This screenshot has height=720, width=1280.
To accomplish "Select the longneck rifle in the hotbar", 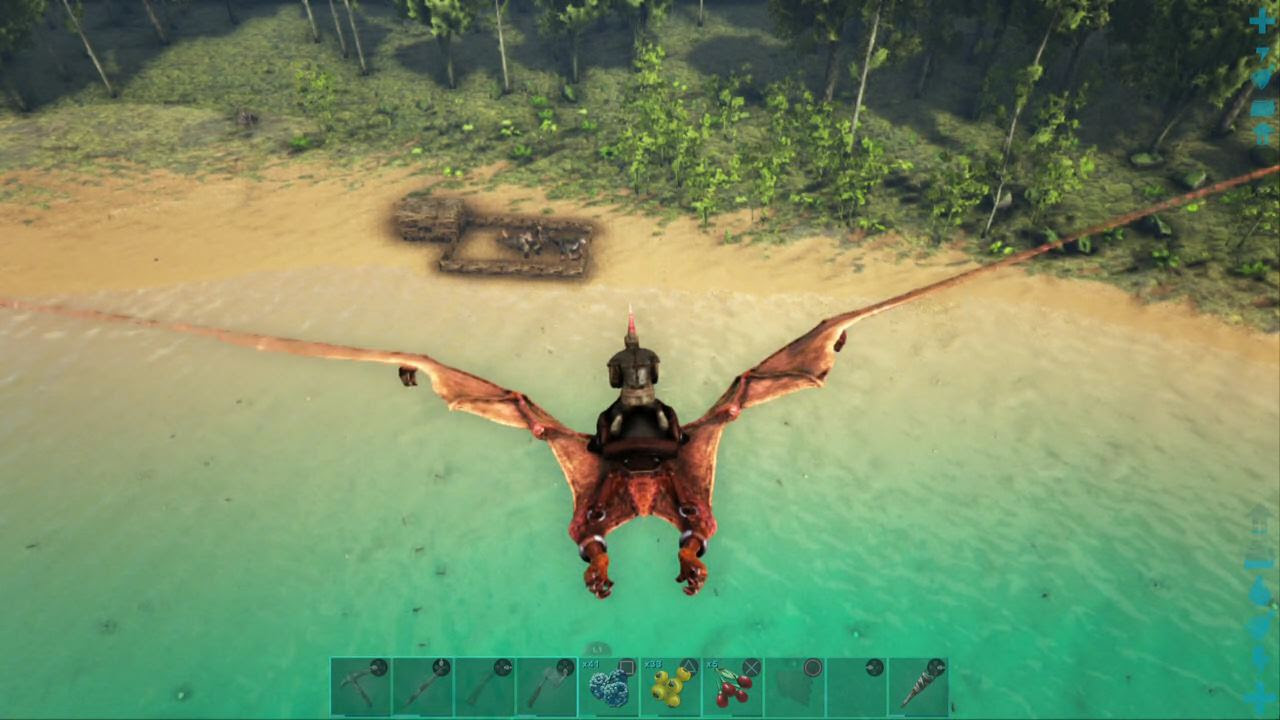I will pyautogui.click(x=424, y=685).
